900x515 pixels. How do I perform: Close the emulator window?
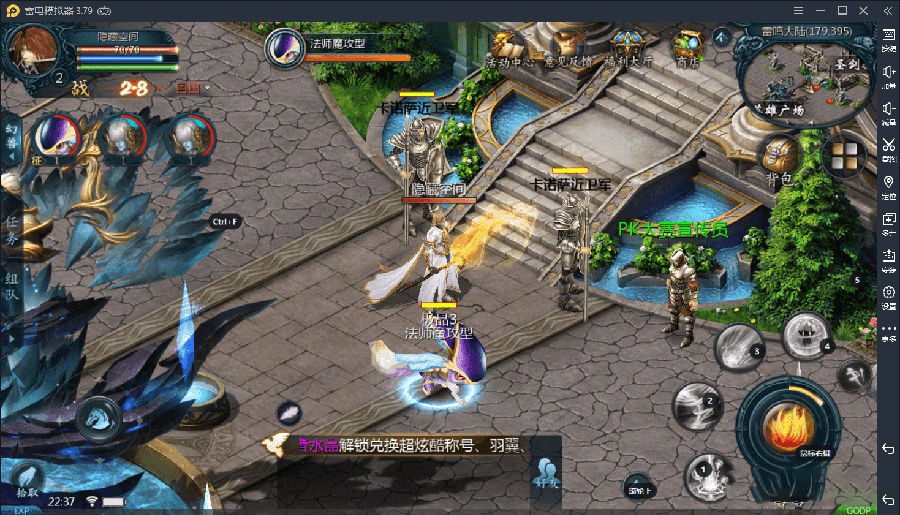pyautogui.click(x=866, y=10)
